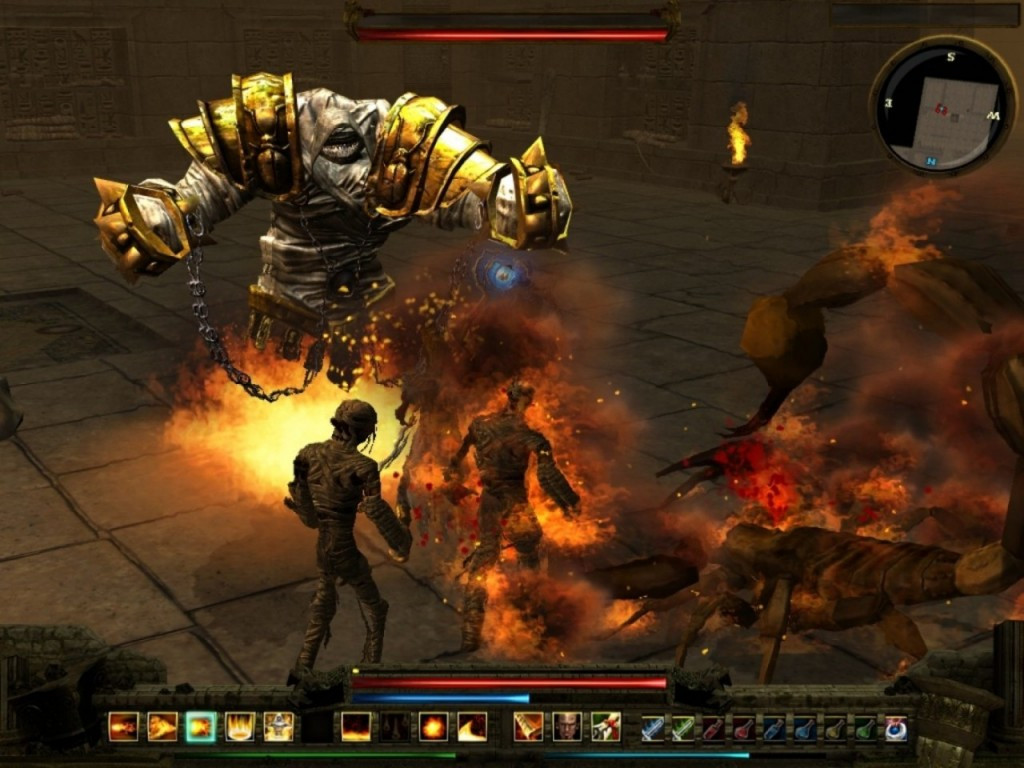Select the green-background bandaged arm icon
The image size is (1024, 768).
tap(605, 726)
